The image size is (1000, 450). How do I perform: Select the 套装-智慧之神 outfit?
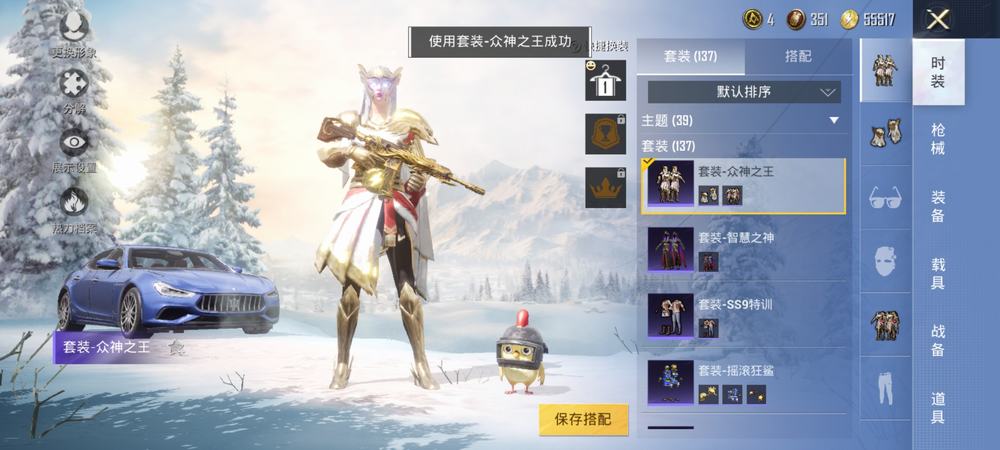pyautogui.click(x=744, y=248)
